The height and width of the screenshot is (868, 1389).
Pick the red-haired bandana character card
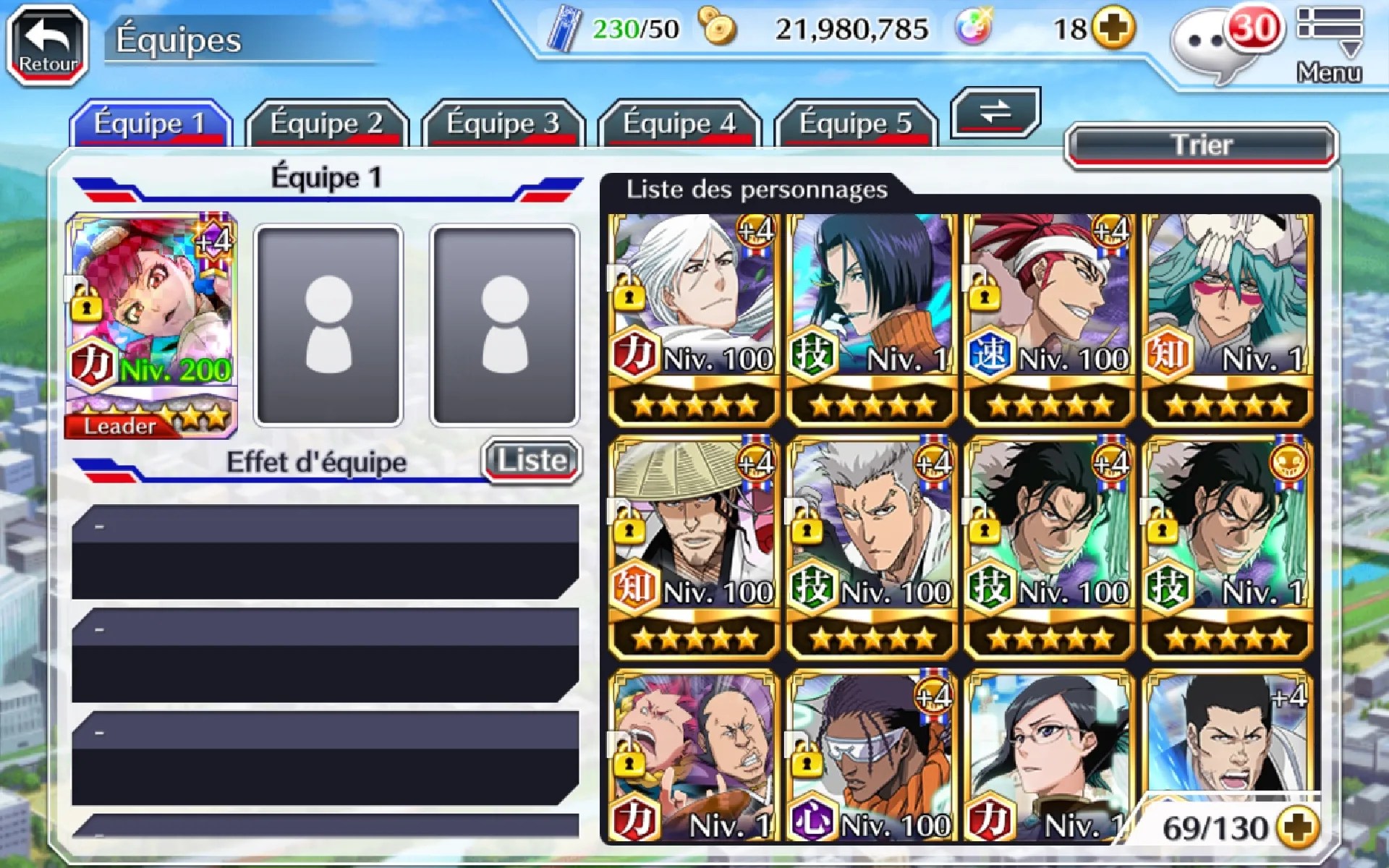(x=1049, y=318)
